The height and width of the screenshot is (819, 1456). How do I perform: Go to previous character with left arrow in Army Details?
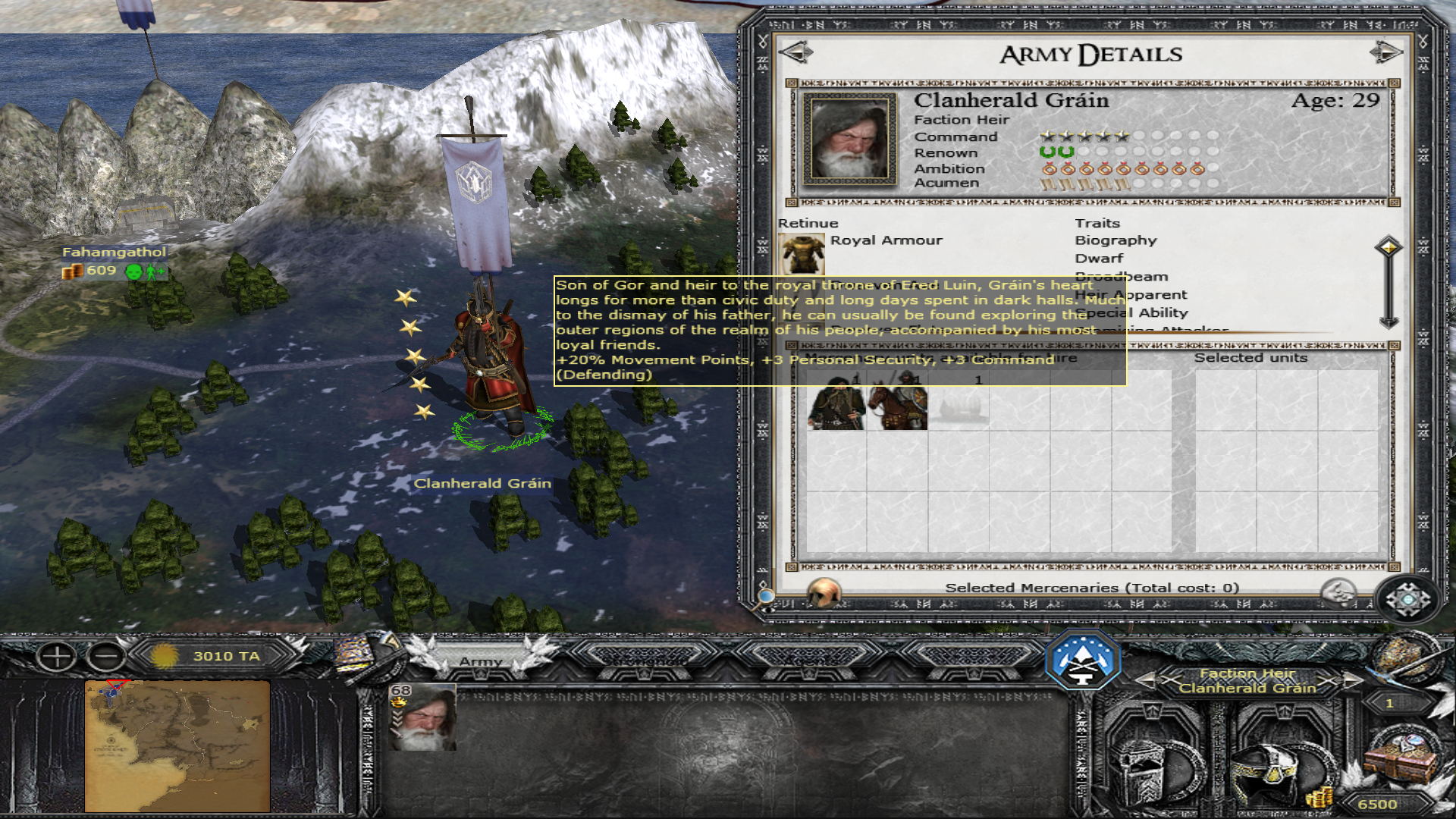(x=795, y=53)
